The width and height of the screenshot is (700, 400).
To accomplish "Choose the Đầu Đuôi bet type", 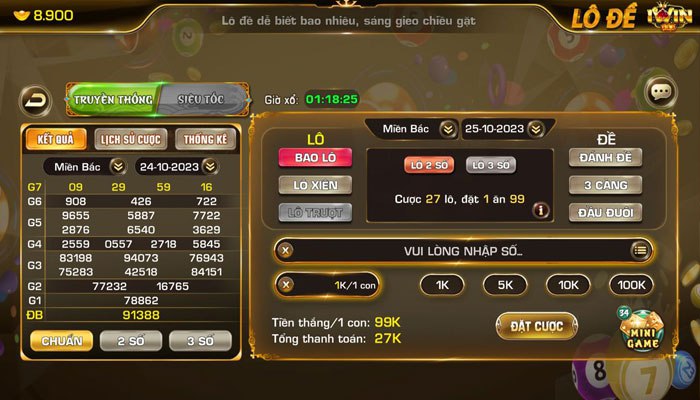I will (606, 211).
